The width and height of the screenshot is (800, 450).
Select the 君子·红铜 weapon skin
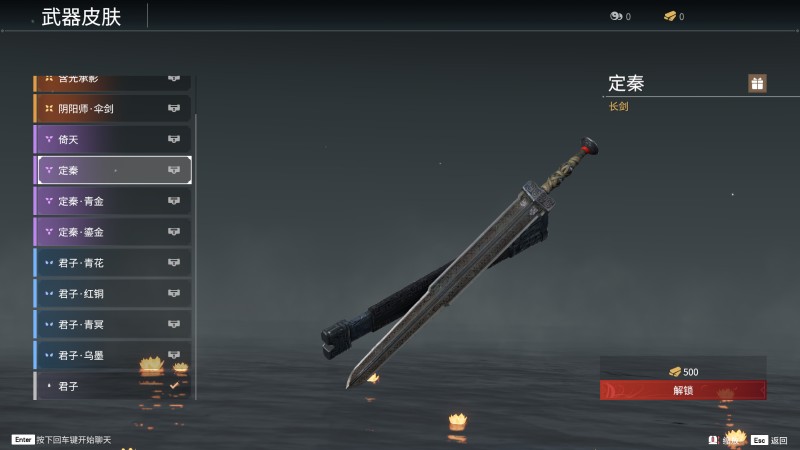112,294
